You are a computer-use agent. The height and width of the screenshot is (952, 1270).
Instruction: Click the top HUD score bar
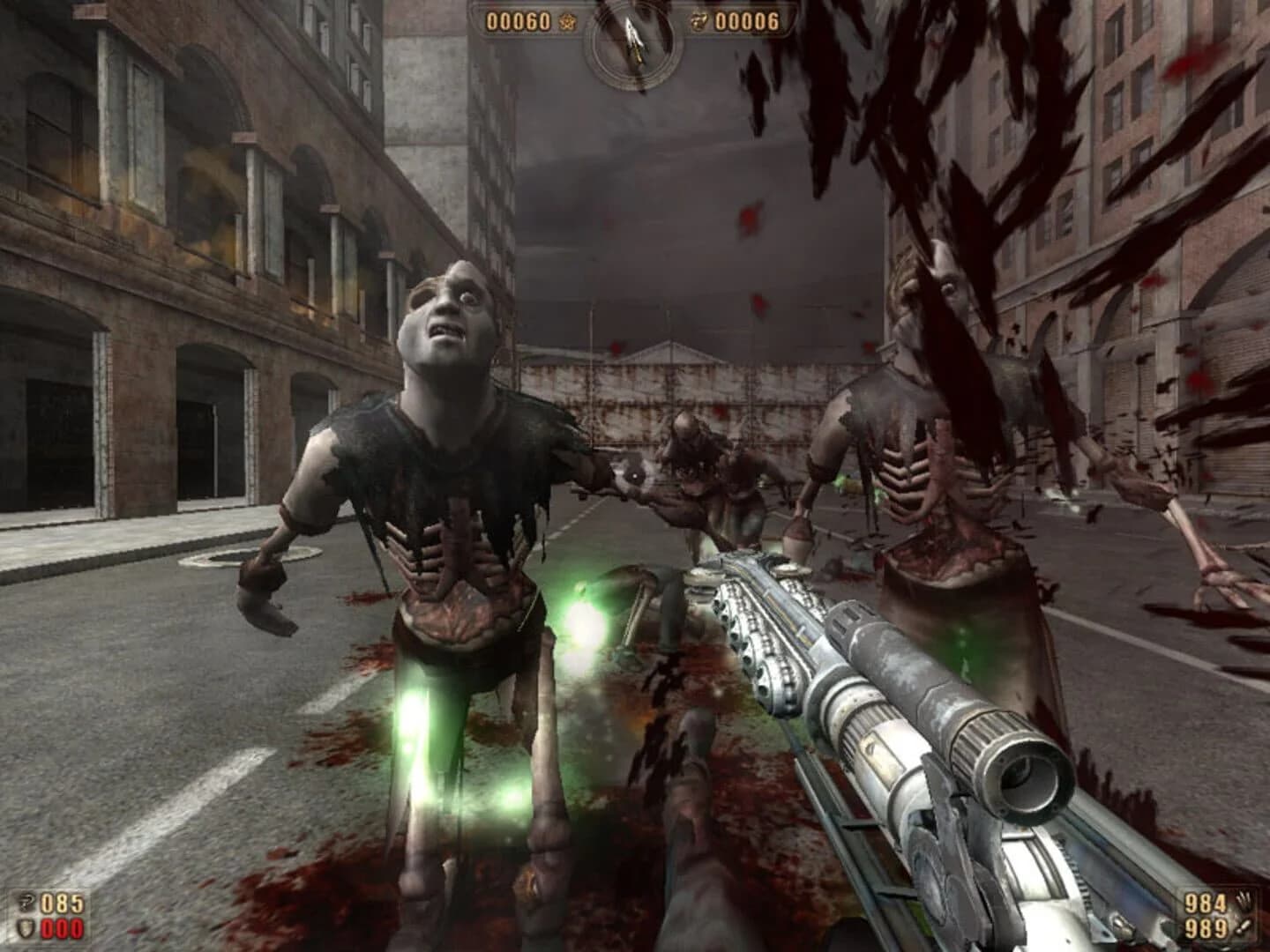tap(633, 21)
